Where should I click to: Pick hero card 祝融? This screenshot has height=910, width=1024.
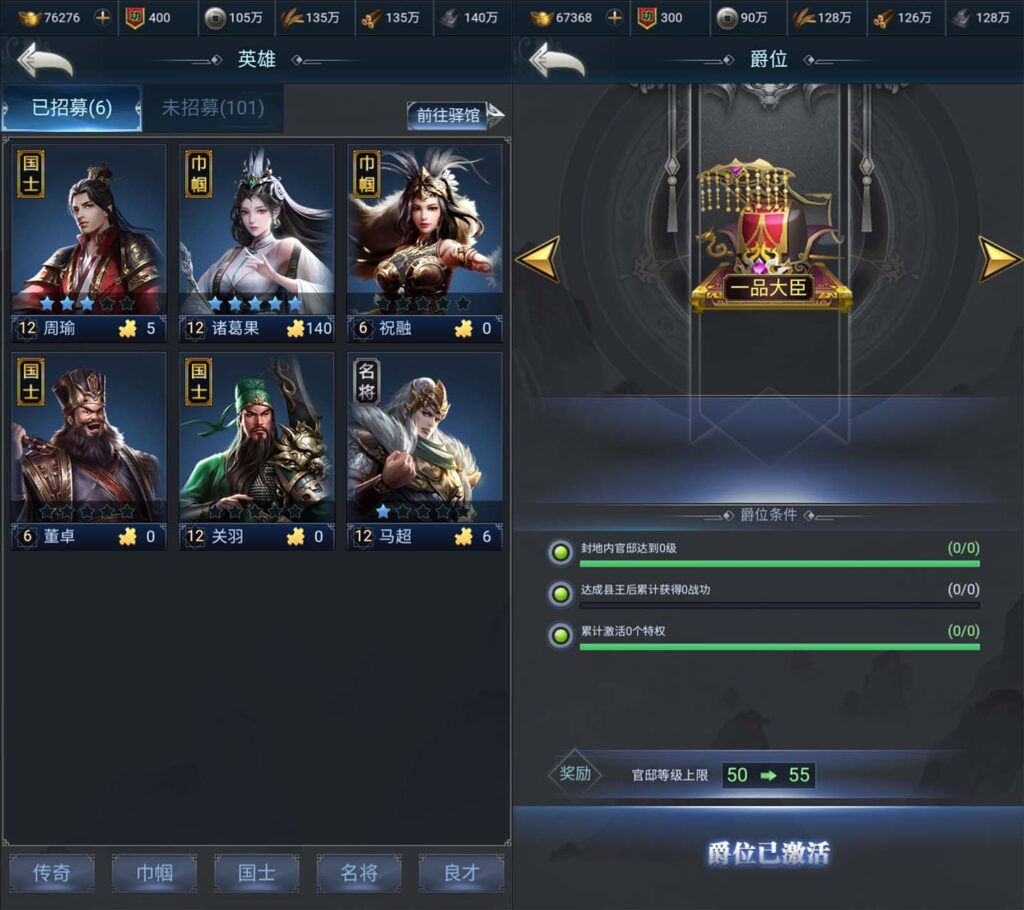[424, 242]
